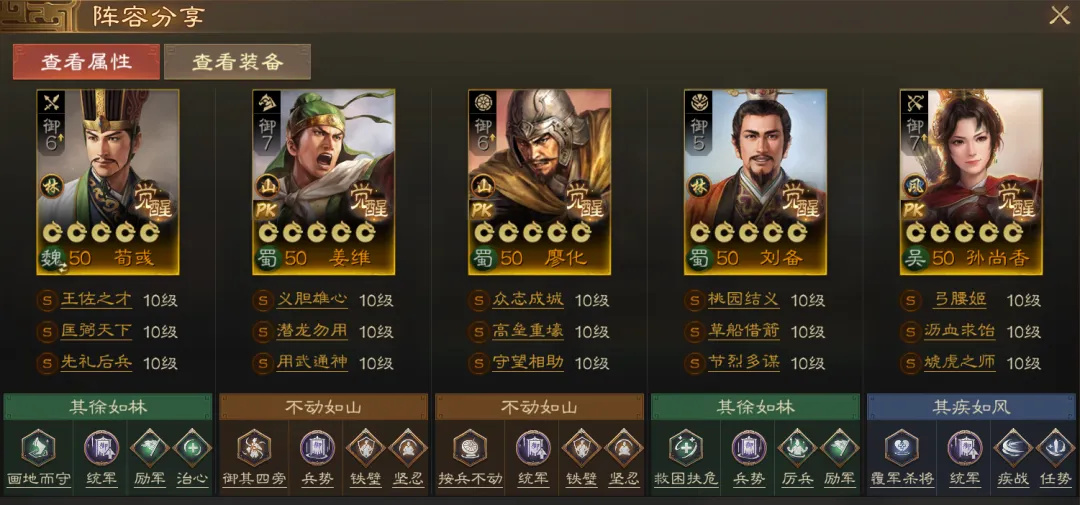Select the 姜维 general card

pos(323,182)
